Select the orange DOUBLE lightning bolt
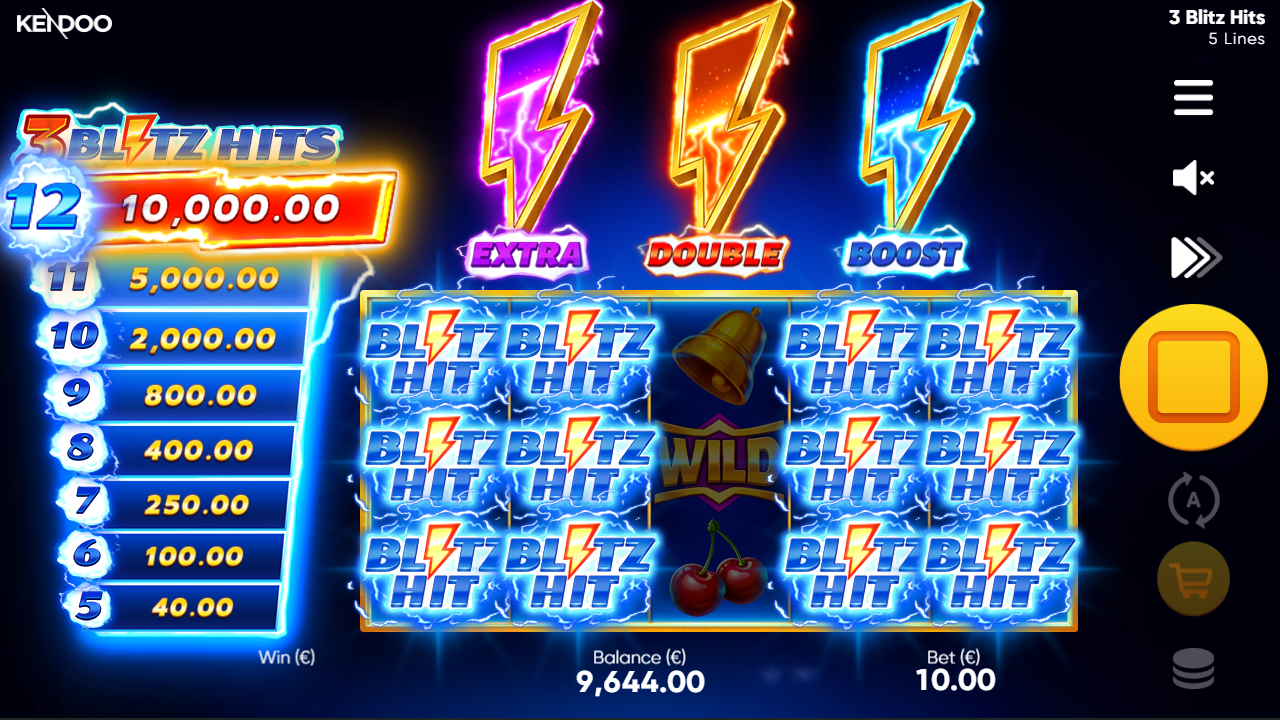Image resolution: width=1280 pixels, height=720 pixels. pyautogui.click(x=722, y=140)
